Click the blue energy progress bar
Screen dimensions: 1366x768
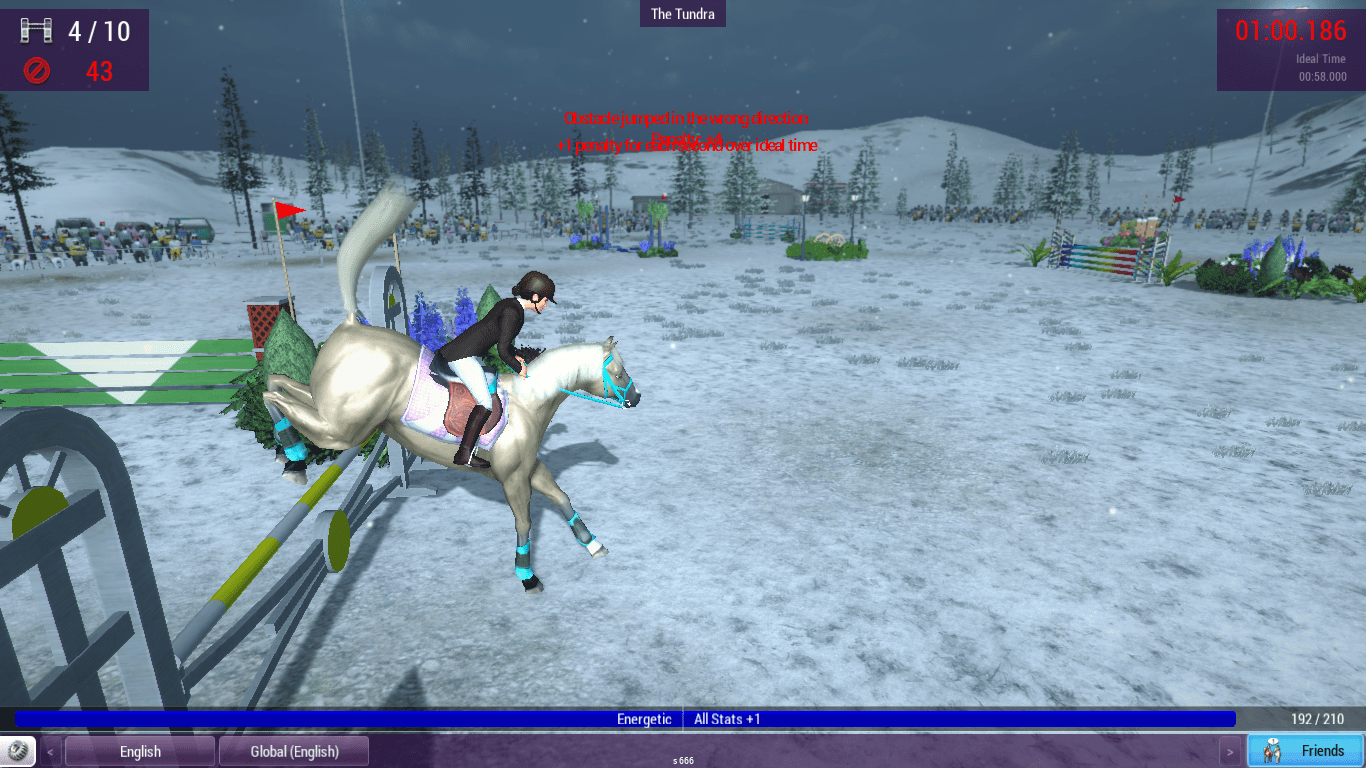[300, 719]
